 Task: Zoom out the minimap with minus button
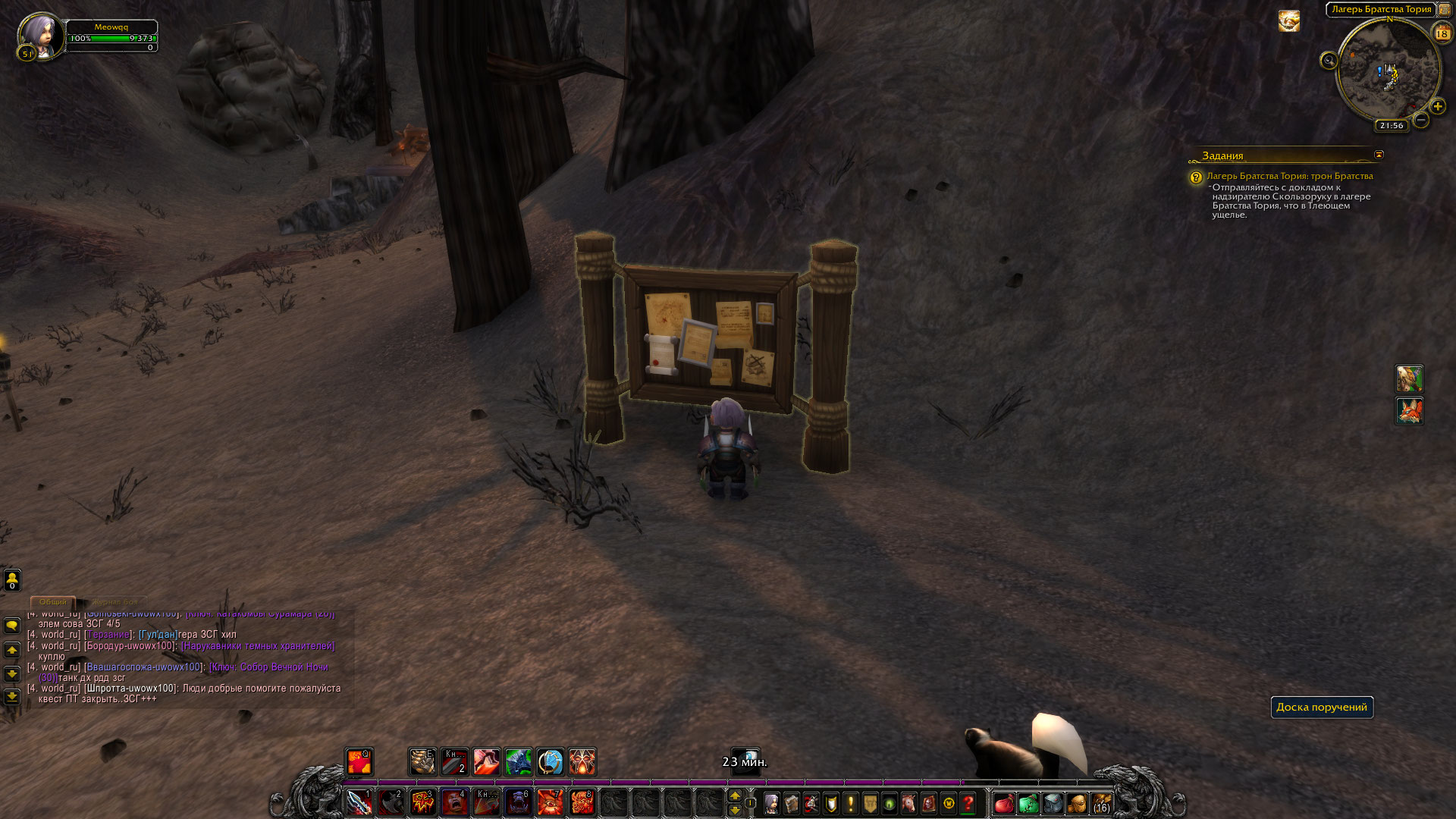pos(1421,120)
